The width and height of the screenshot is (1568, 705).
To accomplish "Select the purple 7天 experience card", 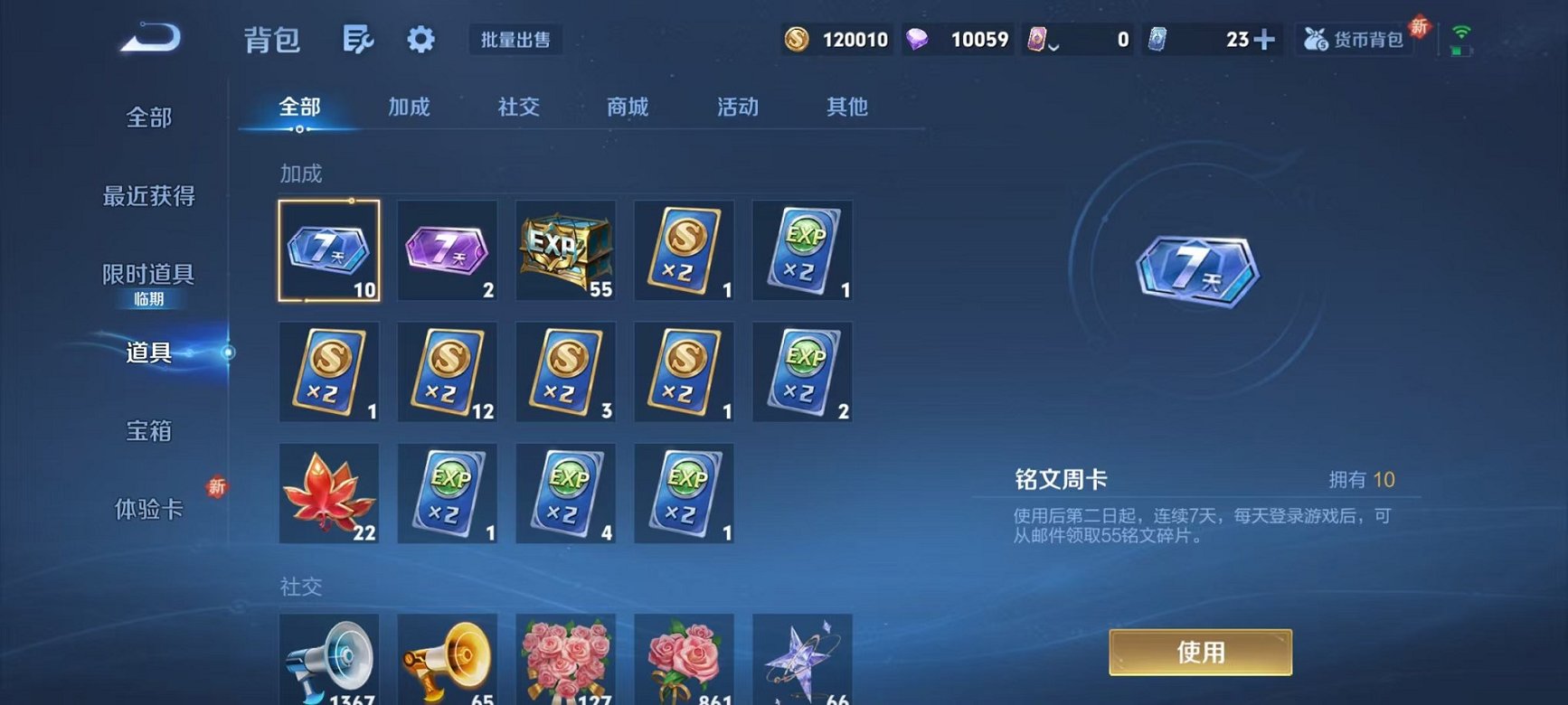I will click(447, 250).
